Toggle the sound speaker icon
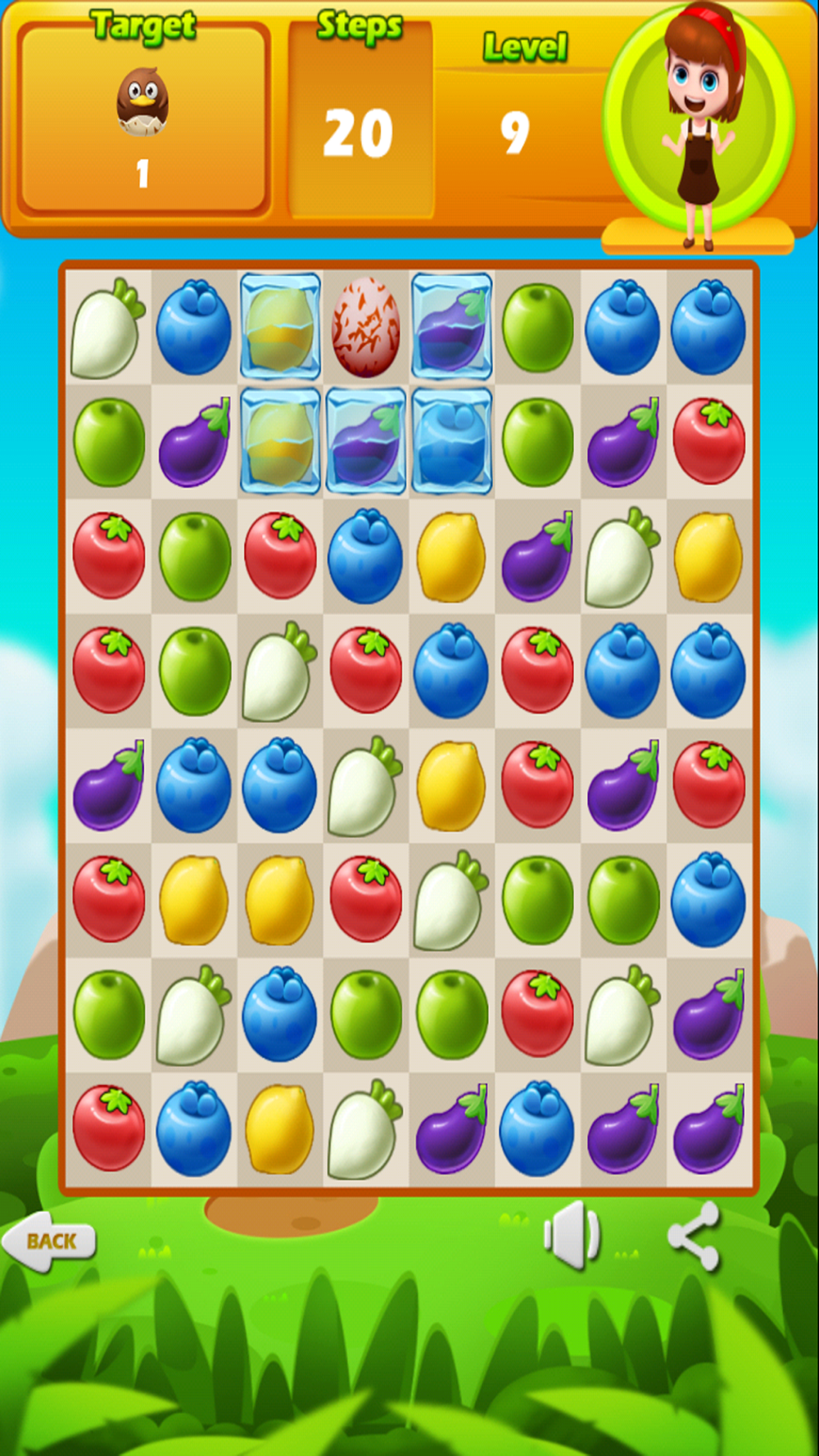Screen dimensions: 819x1456 pos(572,1235)
